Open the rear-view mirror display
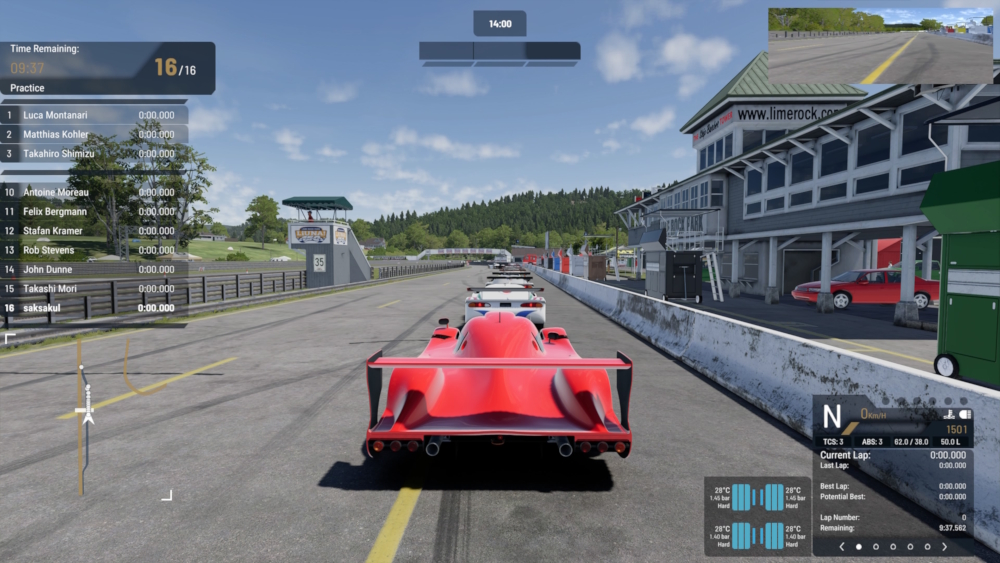 pos(880,46)
